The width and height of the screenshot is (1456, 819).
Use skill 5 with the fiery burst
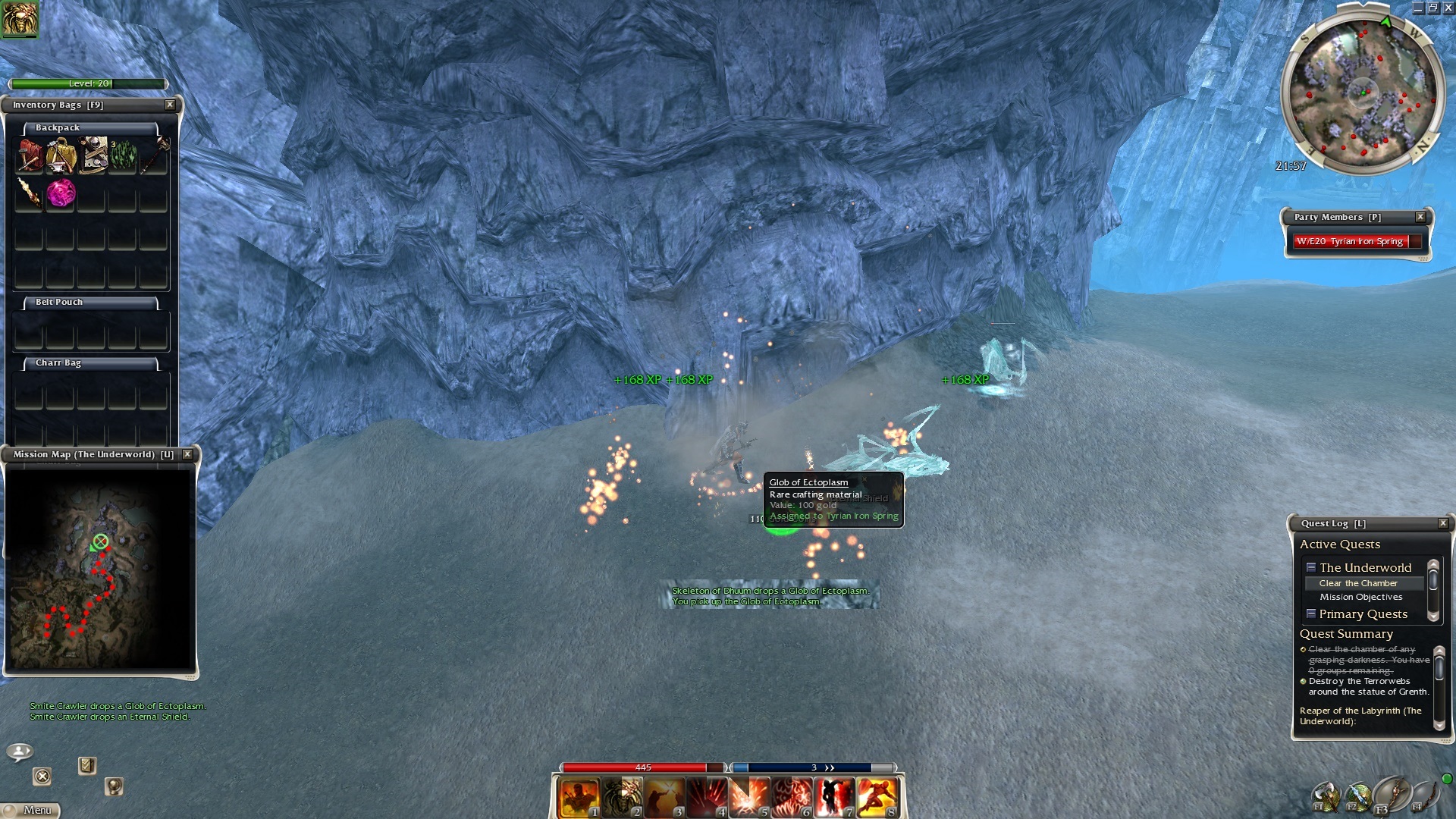coord(749,798)
